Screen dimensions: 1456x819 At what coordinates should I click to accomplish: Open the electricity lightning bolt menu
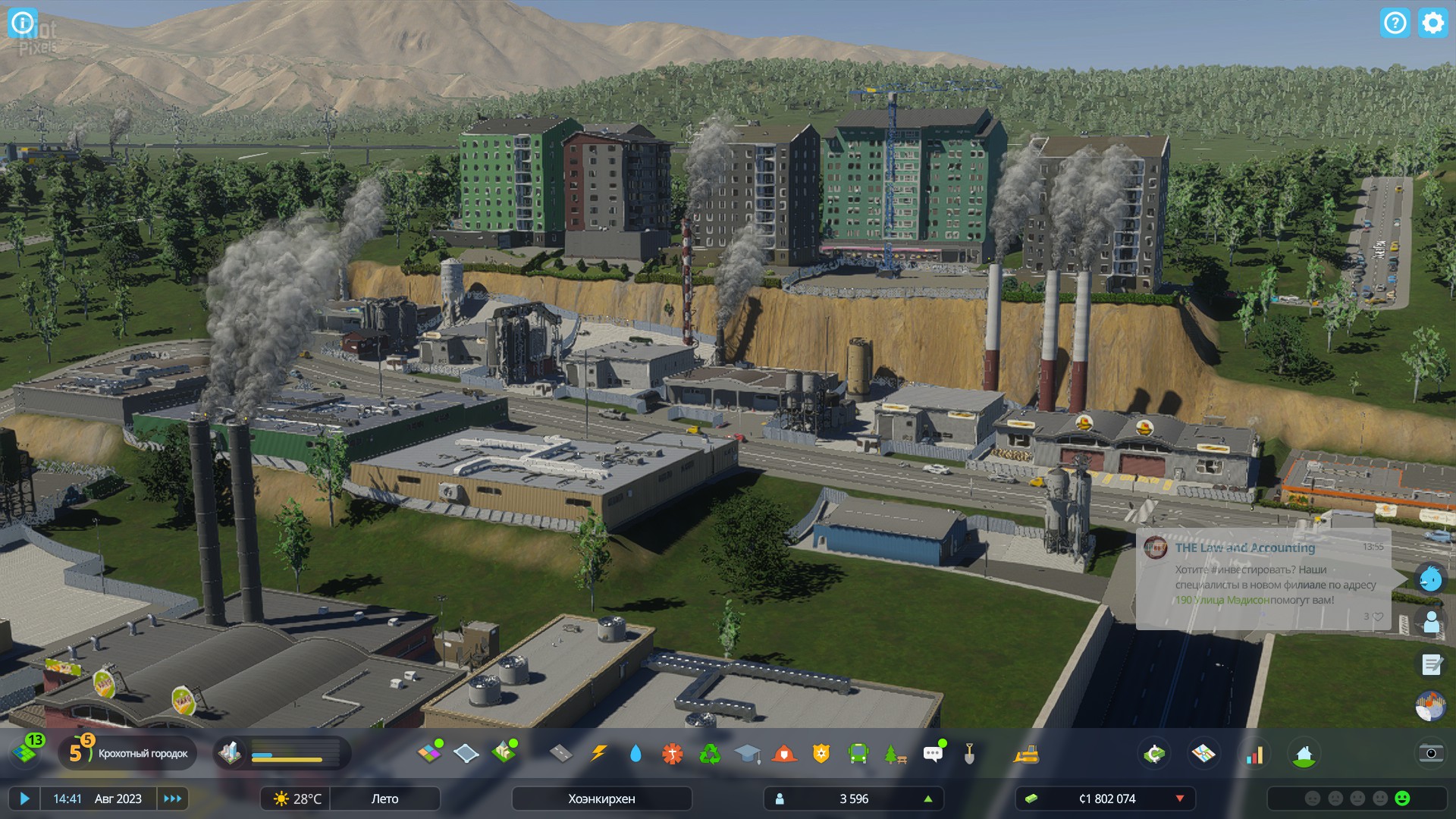(598, 753)
